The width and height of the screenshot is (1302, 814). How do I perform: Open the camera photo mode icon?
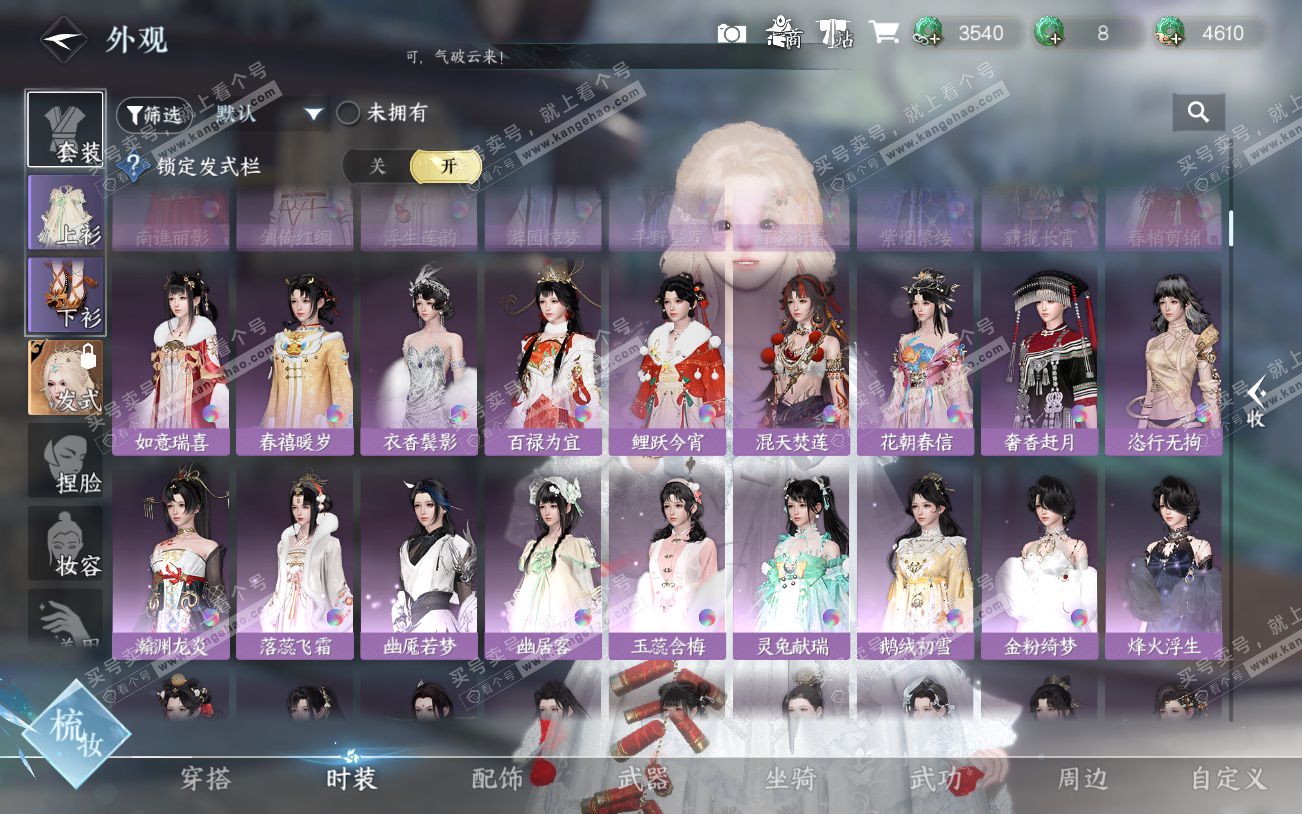(x=731, y=33)
